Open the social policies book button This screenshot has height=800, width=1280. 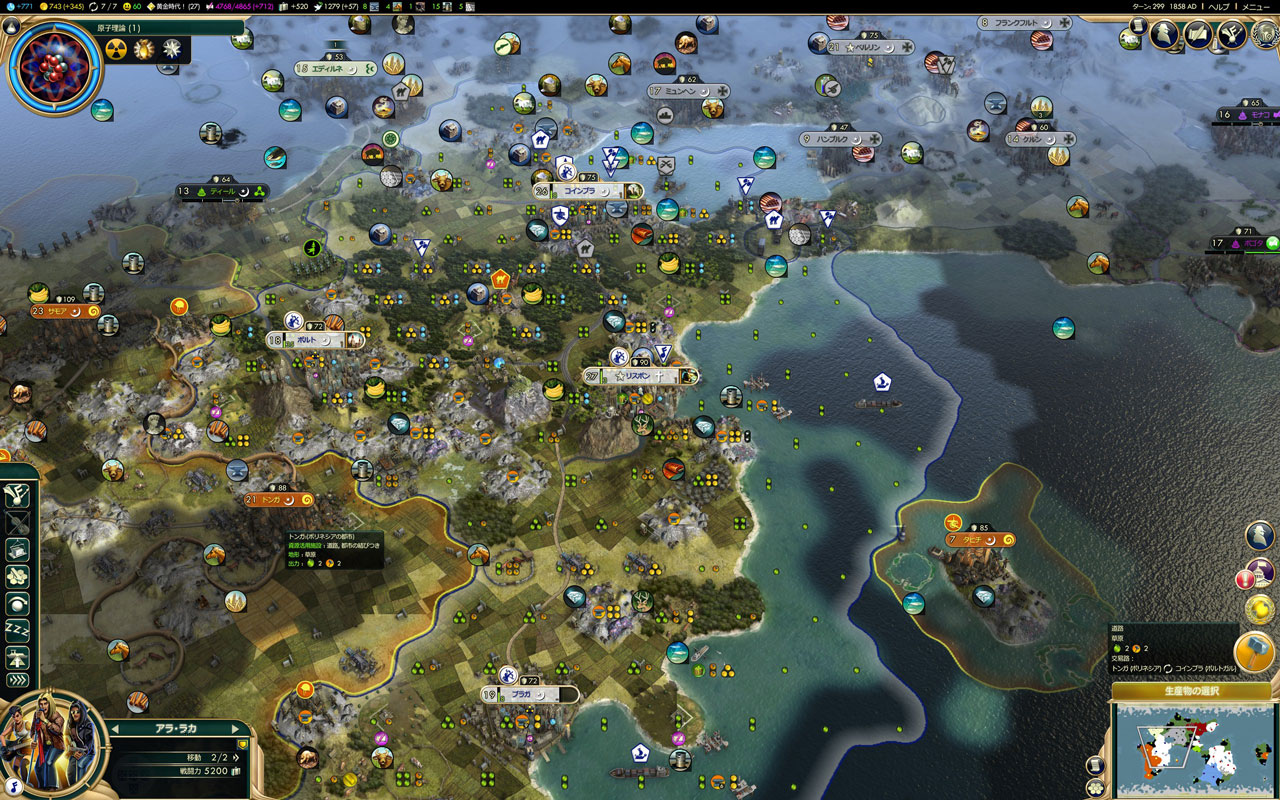coord(1198,34)
